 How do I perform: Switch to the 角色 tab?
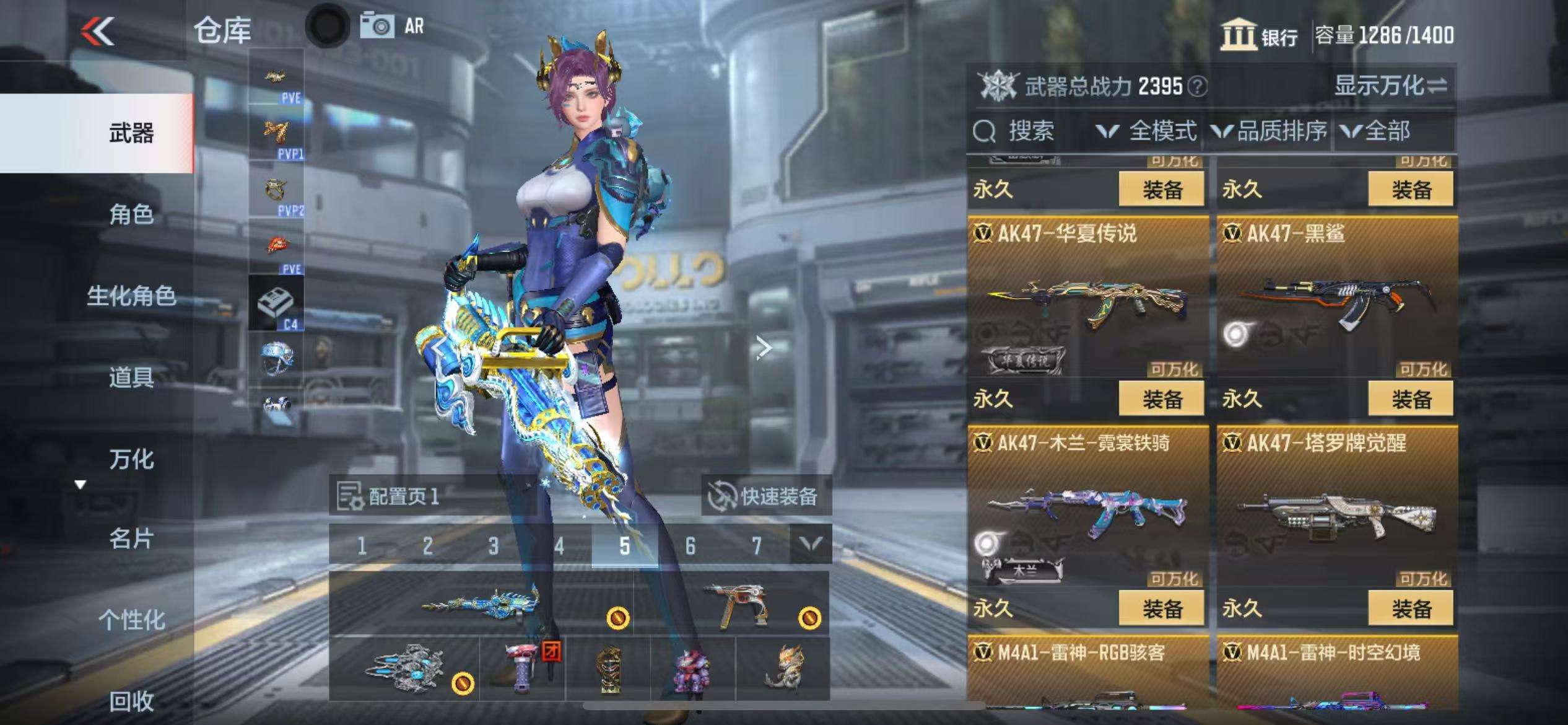[131, 214]
